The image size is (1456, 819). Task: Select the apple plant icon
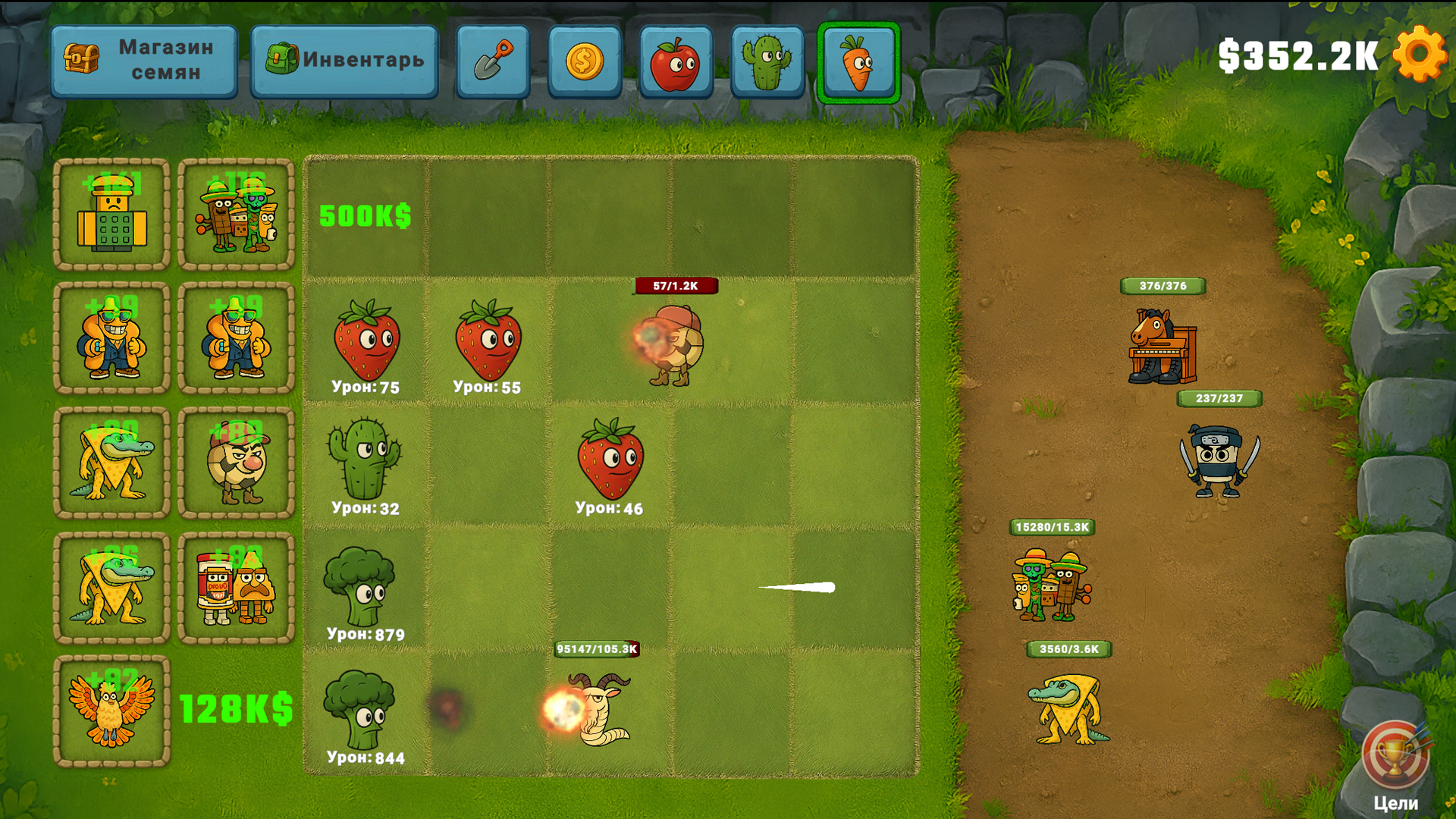pyautogui.click(x=676, y=61)
